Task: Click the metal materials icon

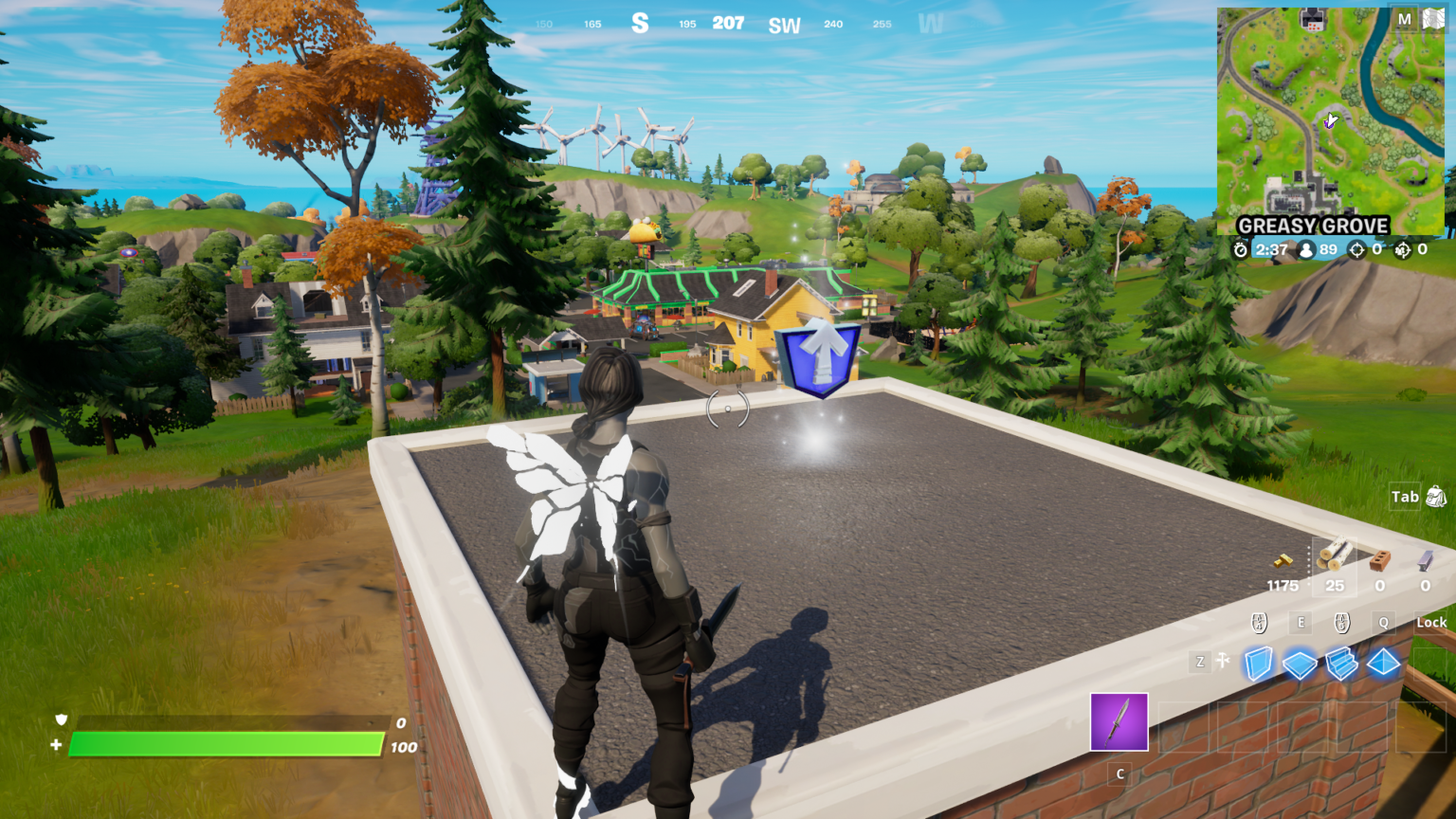Action: pos(1424,559)
